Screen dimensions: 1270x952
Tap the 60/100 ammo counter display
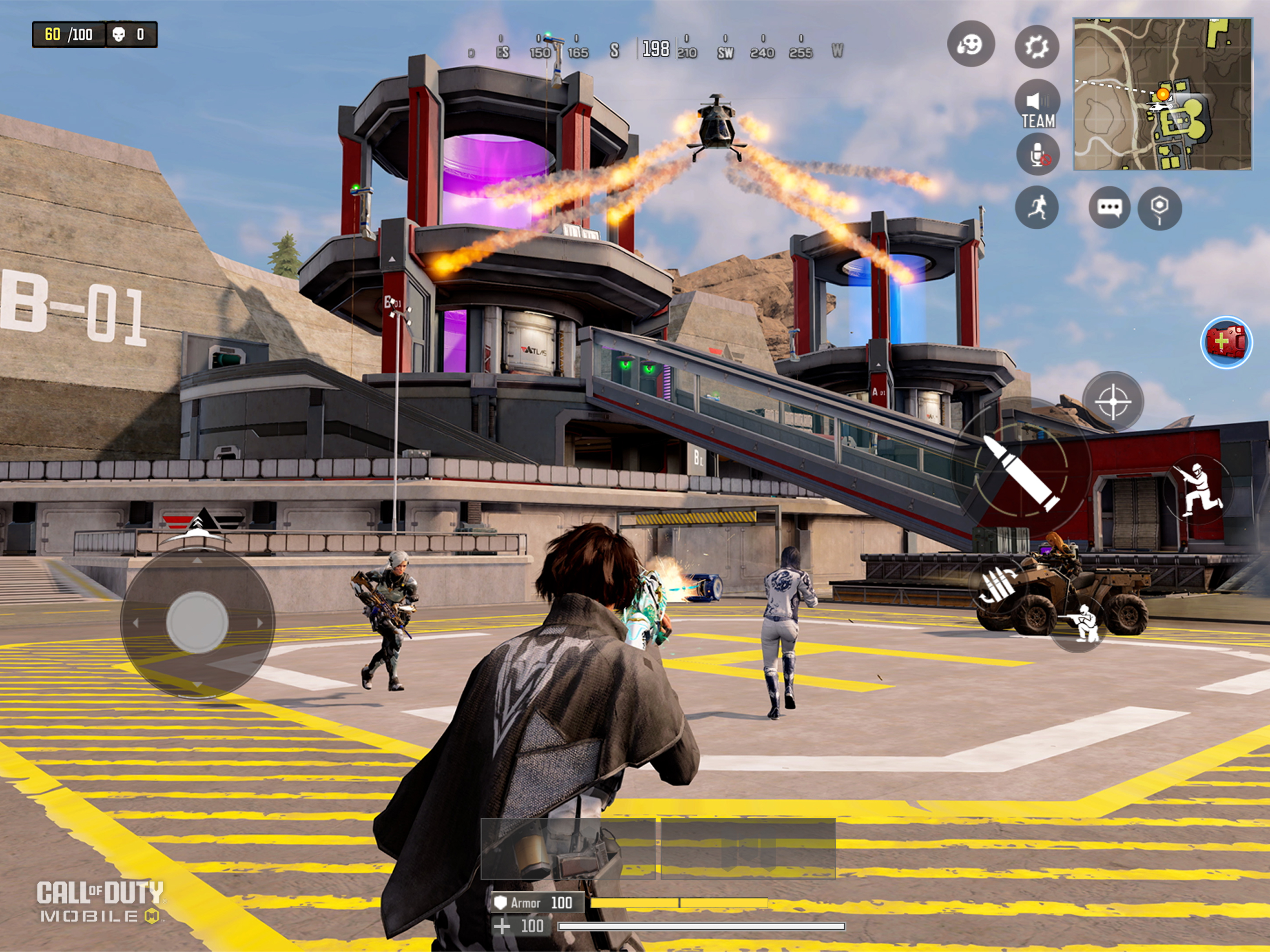pos(69,33)
